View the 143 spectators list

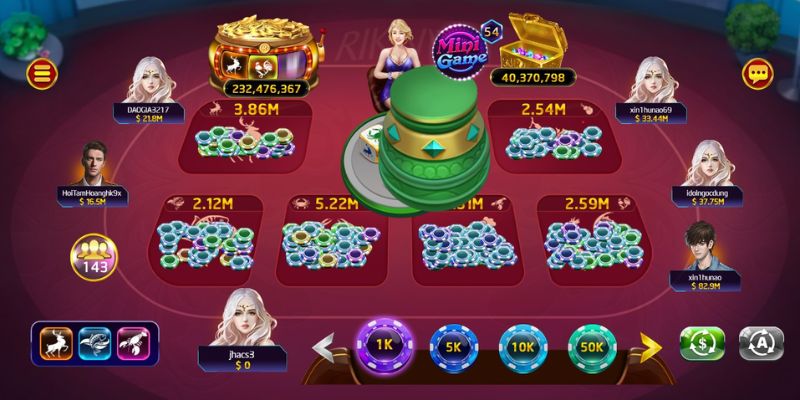pos(93,258)
